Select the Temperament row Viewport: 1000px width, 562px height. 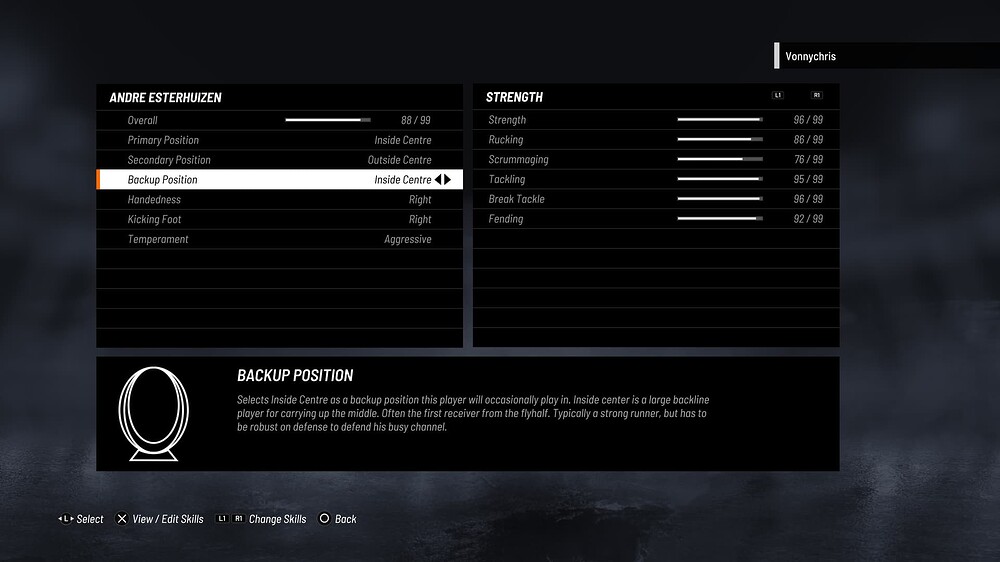tap(279, 240)
